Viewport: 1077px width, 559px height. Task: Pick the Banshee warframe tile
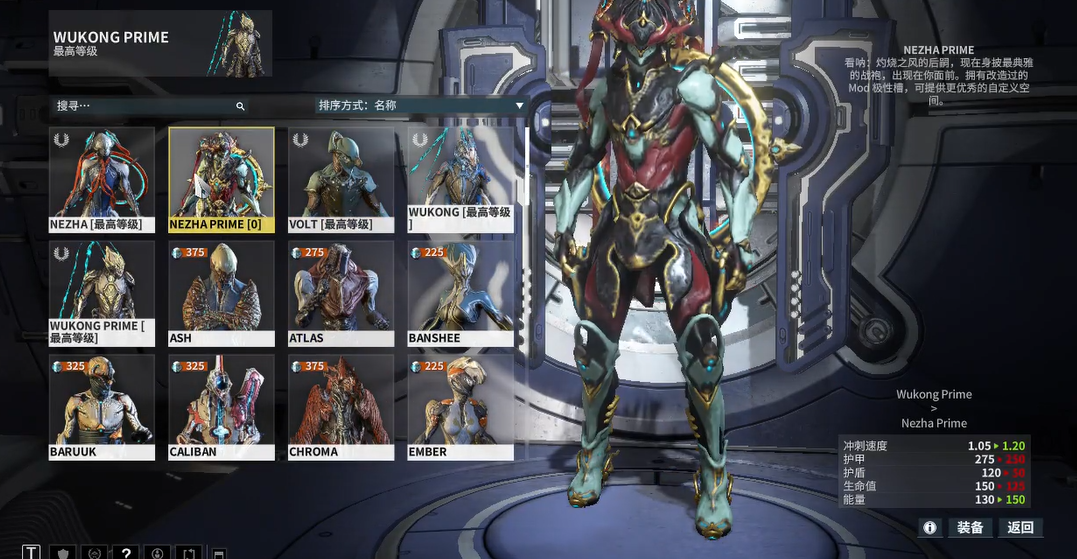461,293
